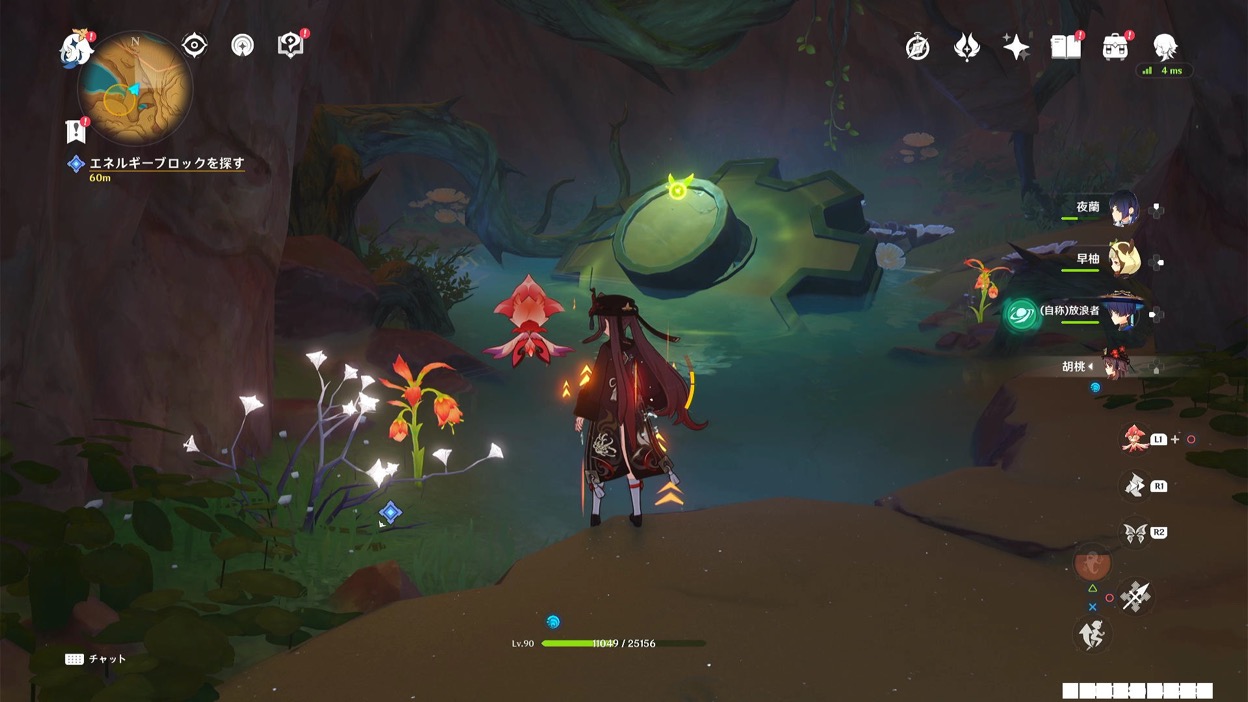The width and height of the screenshot is (1248, 702).
Task: Click the target-eye icon beside the minimap
Action: (x=194, y=45)
